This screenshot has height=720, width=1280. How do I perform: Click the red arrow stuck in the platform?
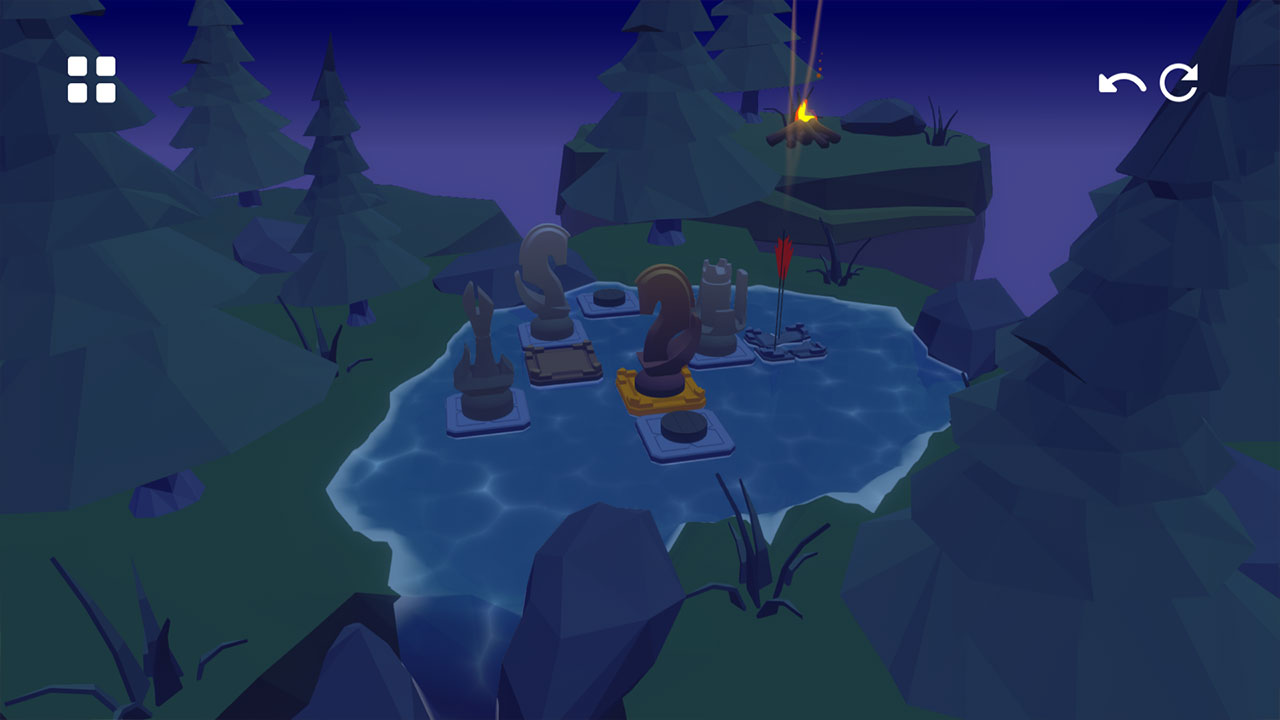(x=783, y=270)
